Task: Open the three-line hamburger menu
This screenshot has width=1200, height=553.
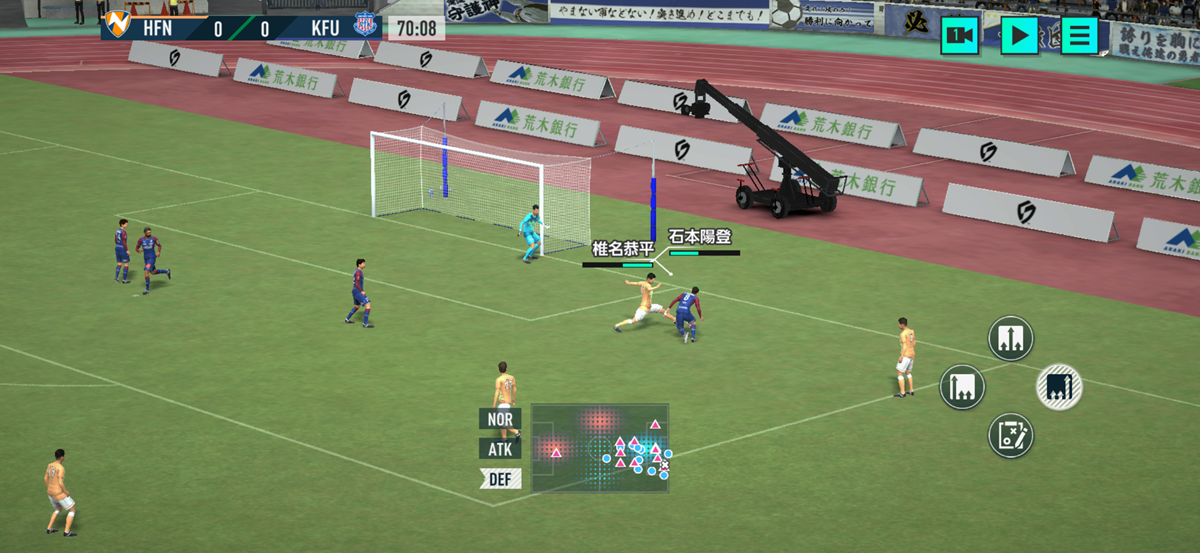Action: [1079, 36]
